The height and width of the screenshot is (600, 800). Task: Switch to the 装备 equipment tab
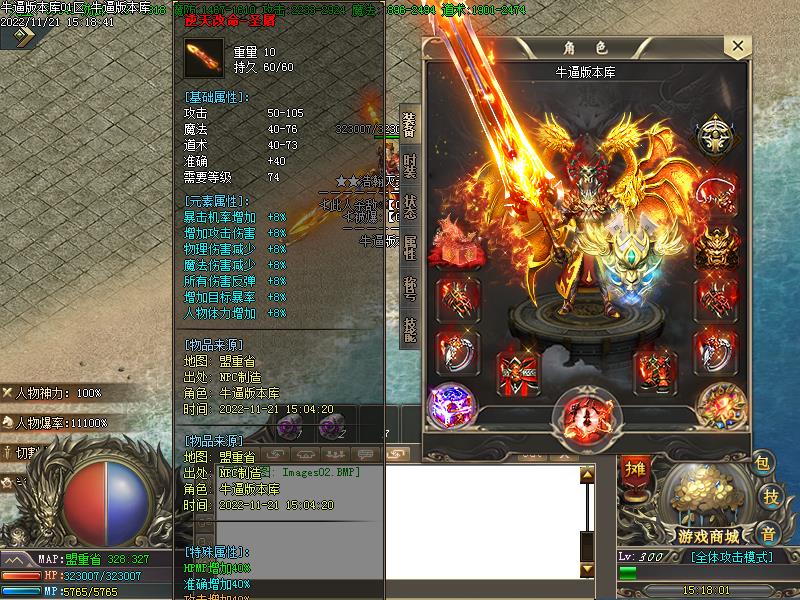click(409, 123)
